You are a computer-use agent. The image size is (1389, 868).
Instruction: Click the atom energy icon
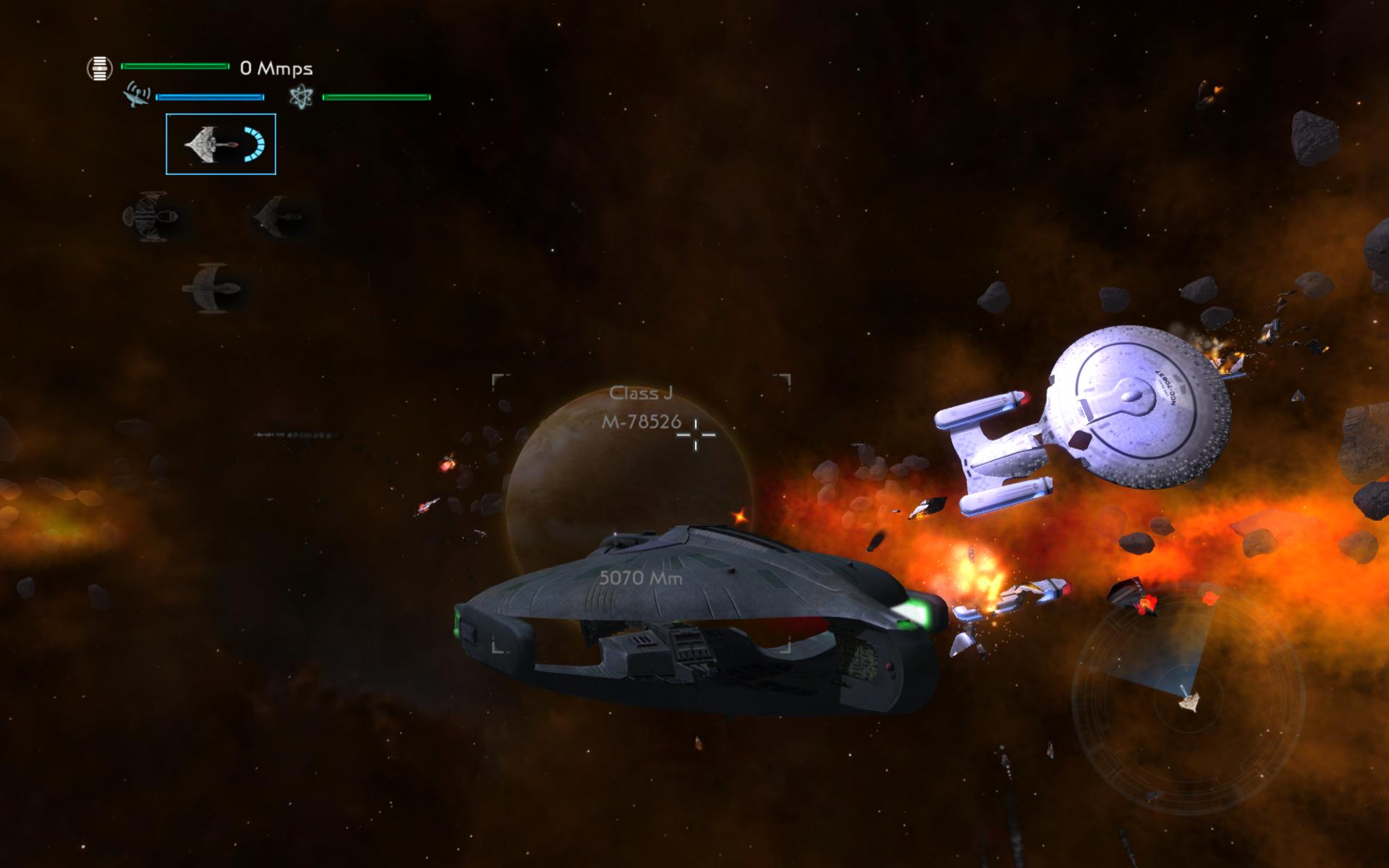pyautogui.click(x=300, y=97)
